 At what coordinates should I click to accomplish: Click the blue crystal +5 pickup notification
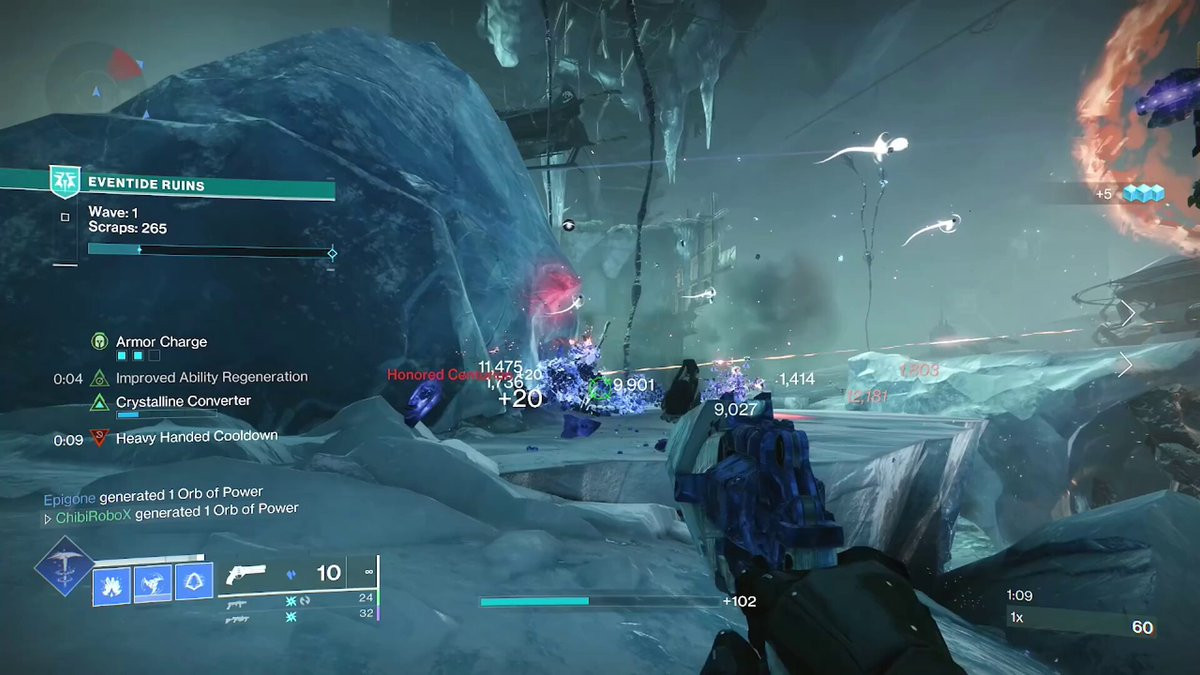click(x=1131, y=193)
